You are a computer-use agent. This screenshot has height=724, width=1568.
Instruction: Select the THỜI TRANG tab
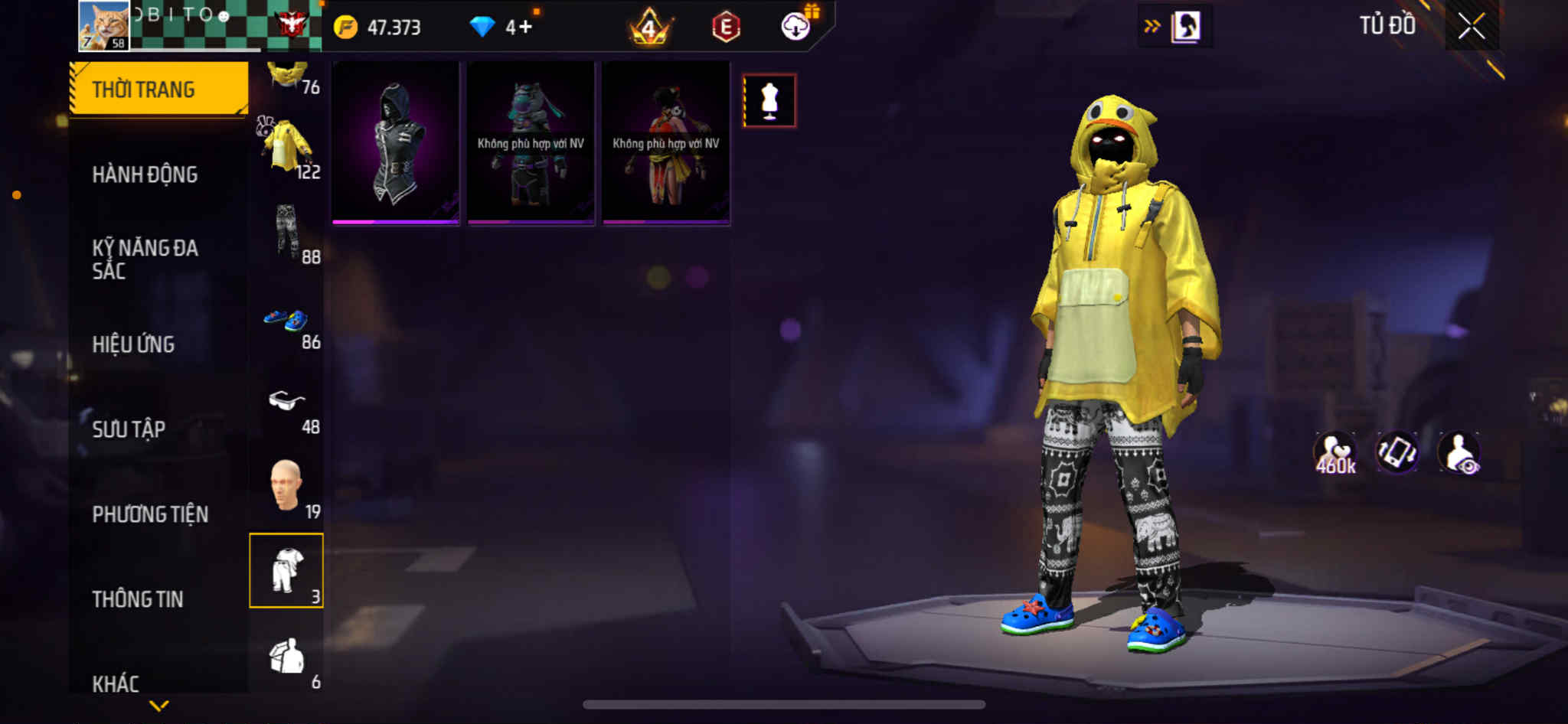click(x=158, y=89)
